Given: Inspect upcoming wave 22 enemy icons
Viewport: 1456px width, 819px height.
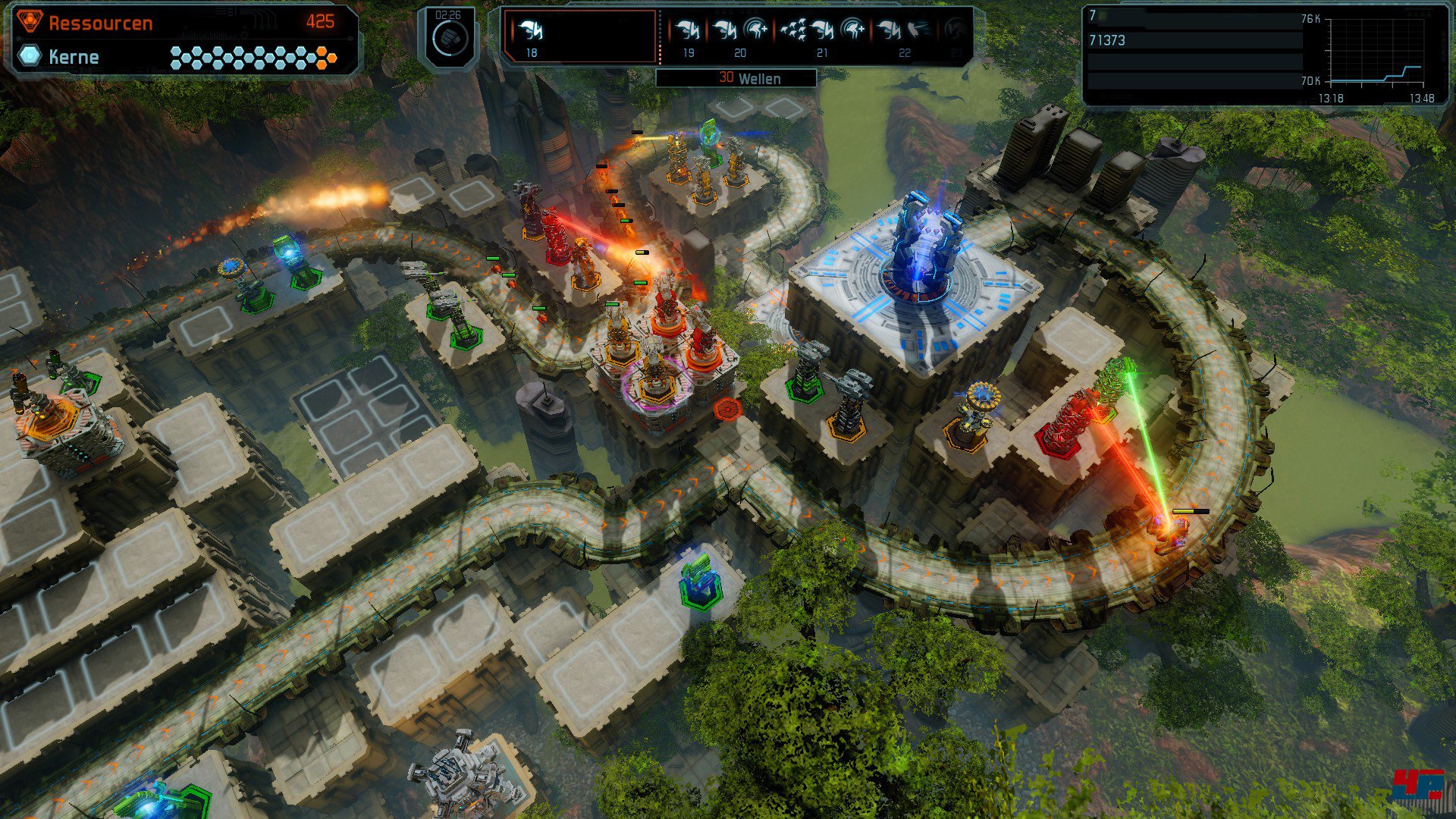Looking at the screenshot, I should click(x=904, y=31).
